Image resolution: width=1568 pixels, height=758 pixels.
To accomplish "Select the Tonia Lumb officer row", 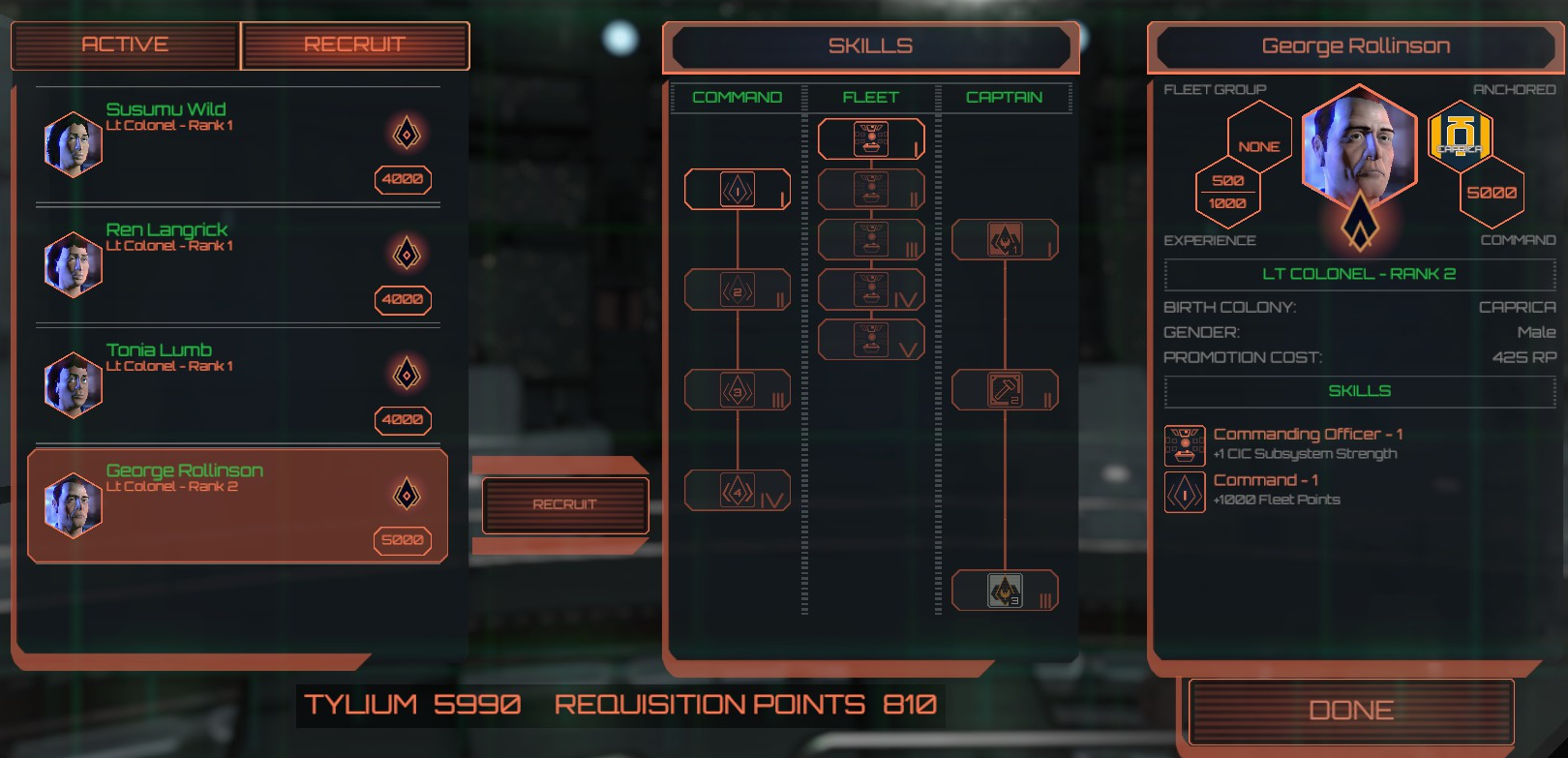I will [x=237, y=384].
